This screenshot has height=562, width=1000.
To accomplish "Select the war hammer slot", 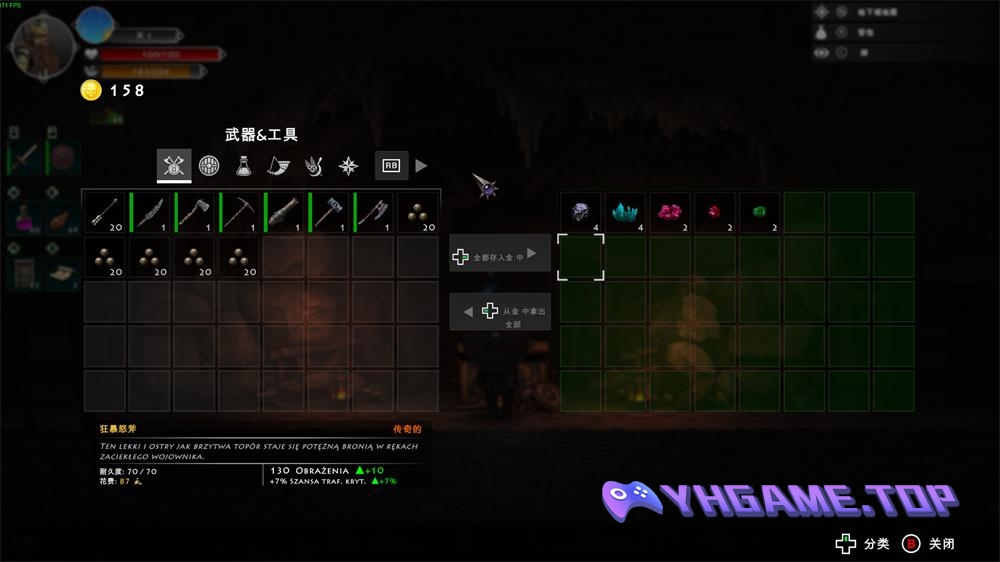I will [329, 212].
